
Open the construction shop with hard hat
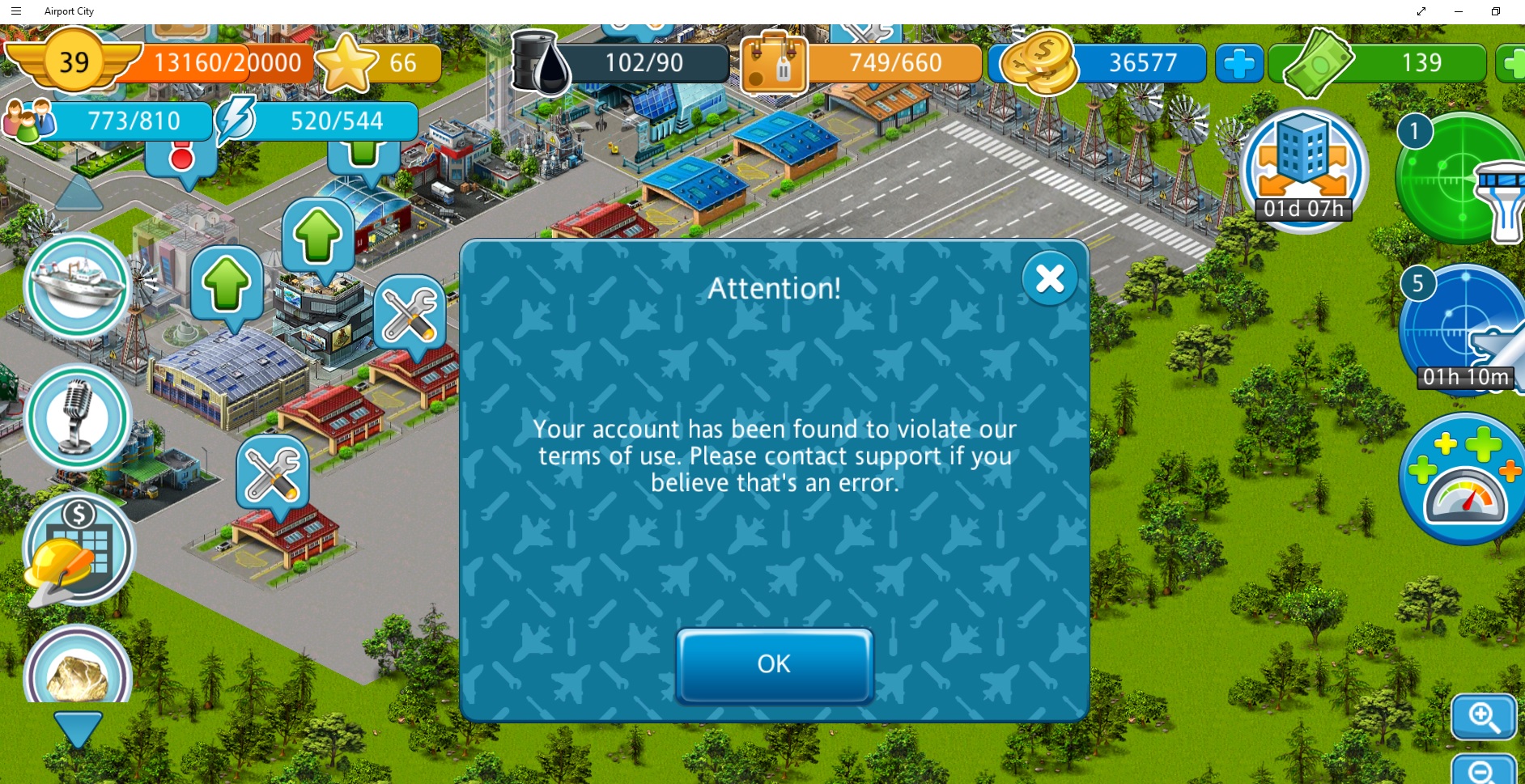point(78,550)
